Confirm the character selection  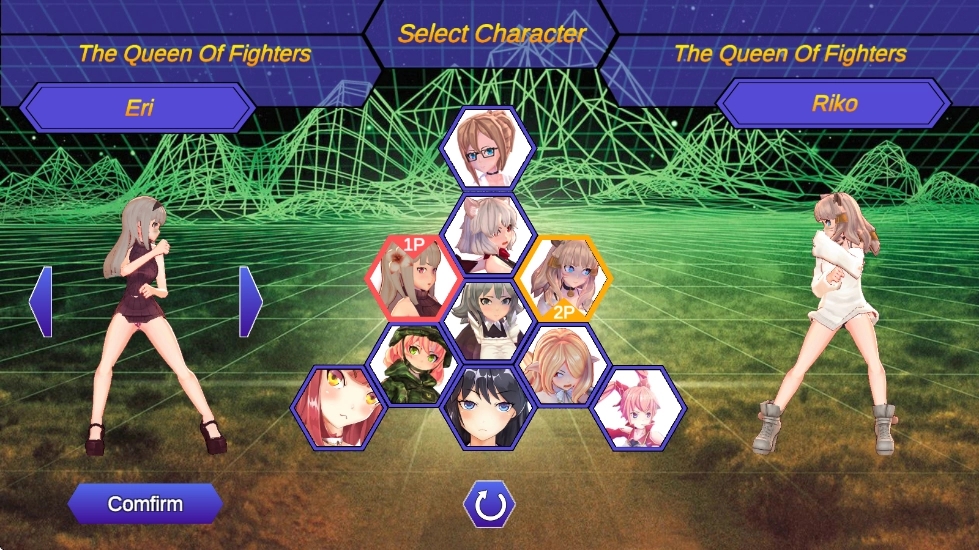(145, 504)
